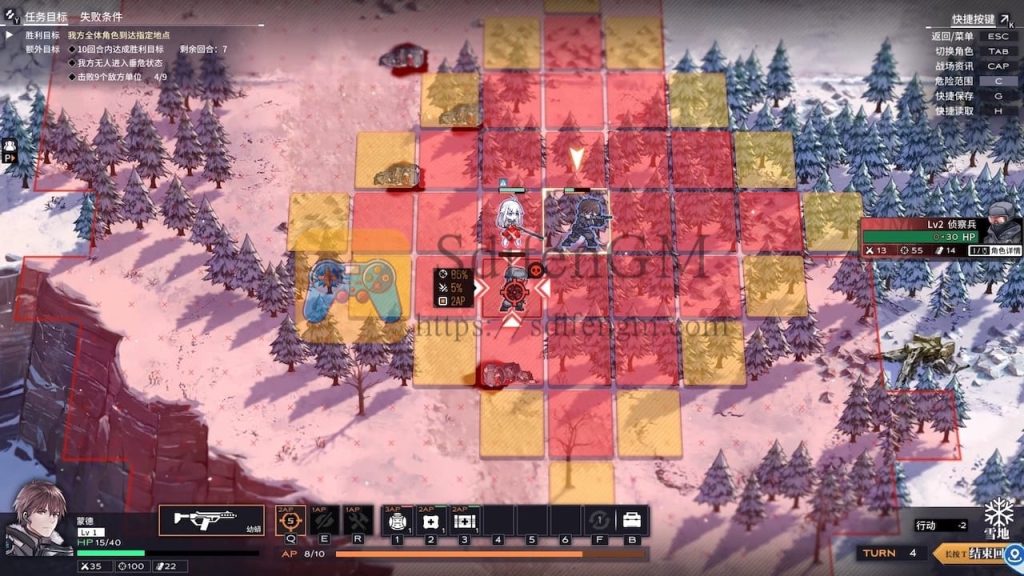Trigger the skill in slot 3
The height and width of the screenshot is (576, 1024).
[465, 520]
